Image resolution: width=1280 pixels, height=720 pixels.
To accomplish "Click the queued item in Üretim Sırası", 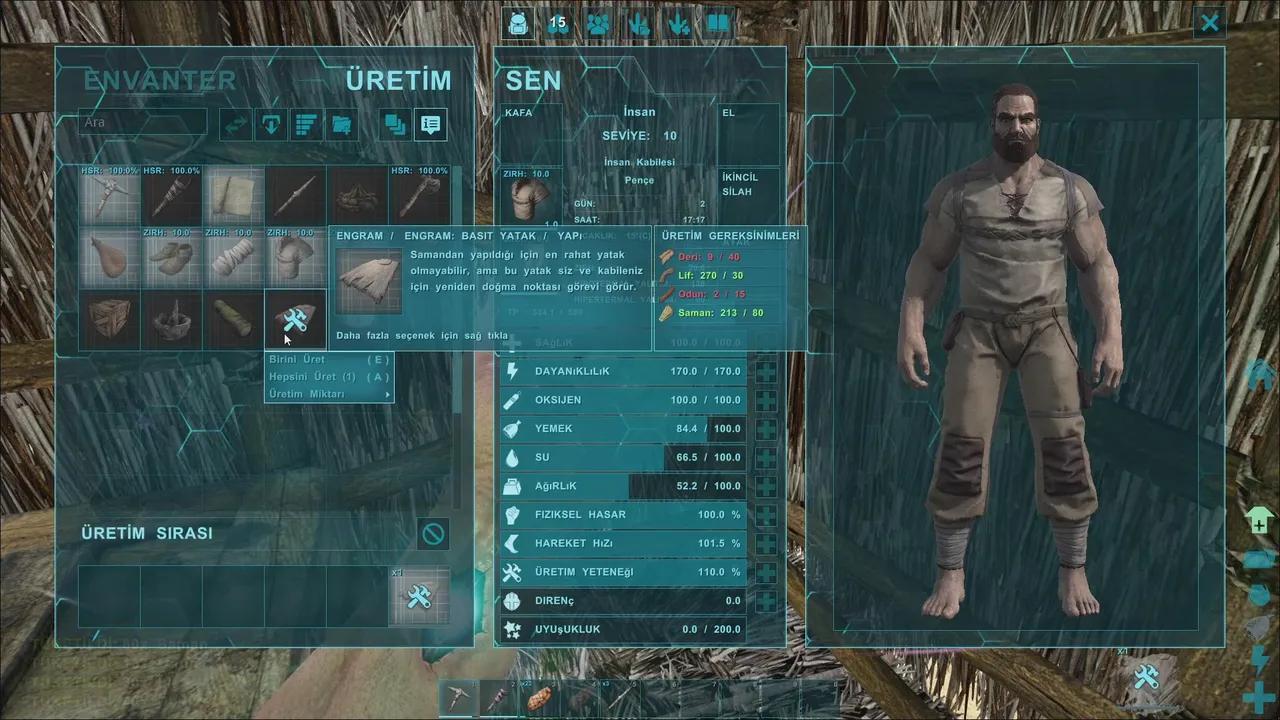I will coord(419,597).
